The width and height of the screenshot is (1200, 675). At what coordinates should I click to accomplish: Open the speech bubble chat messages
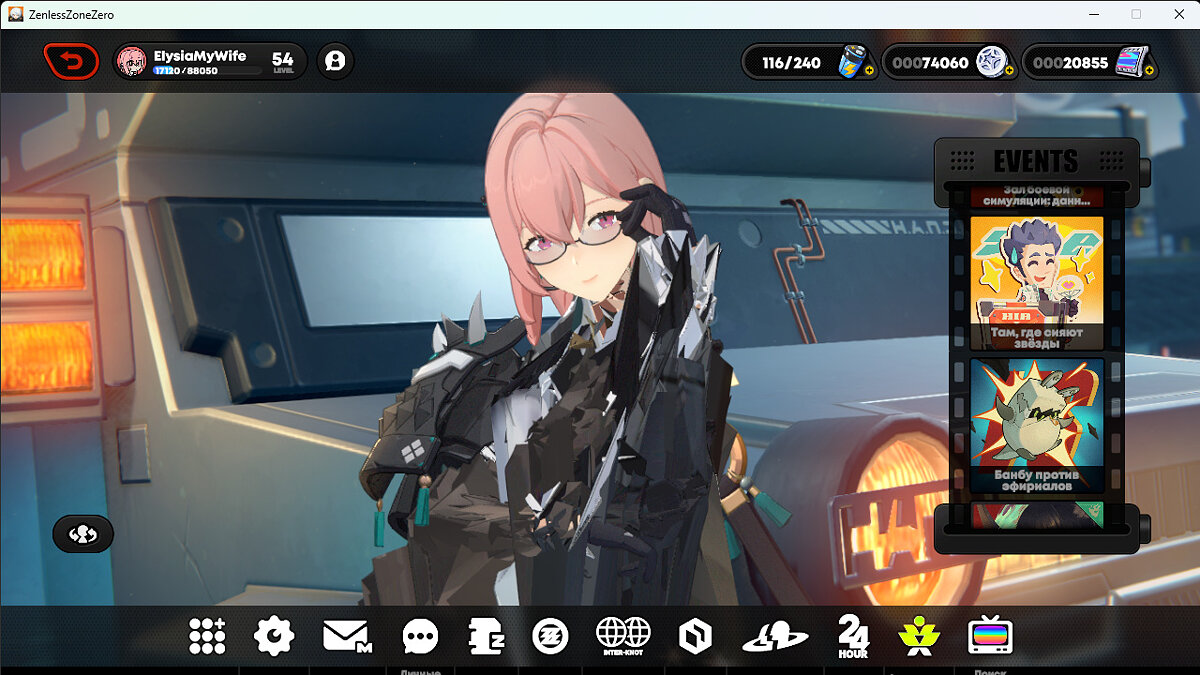tap(420, 636)
